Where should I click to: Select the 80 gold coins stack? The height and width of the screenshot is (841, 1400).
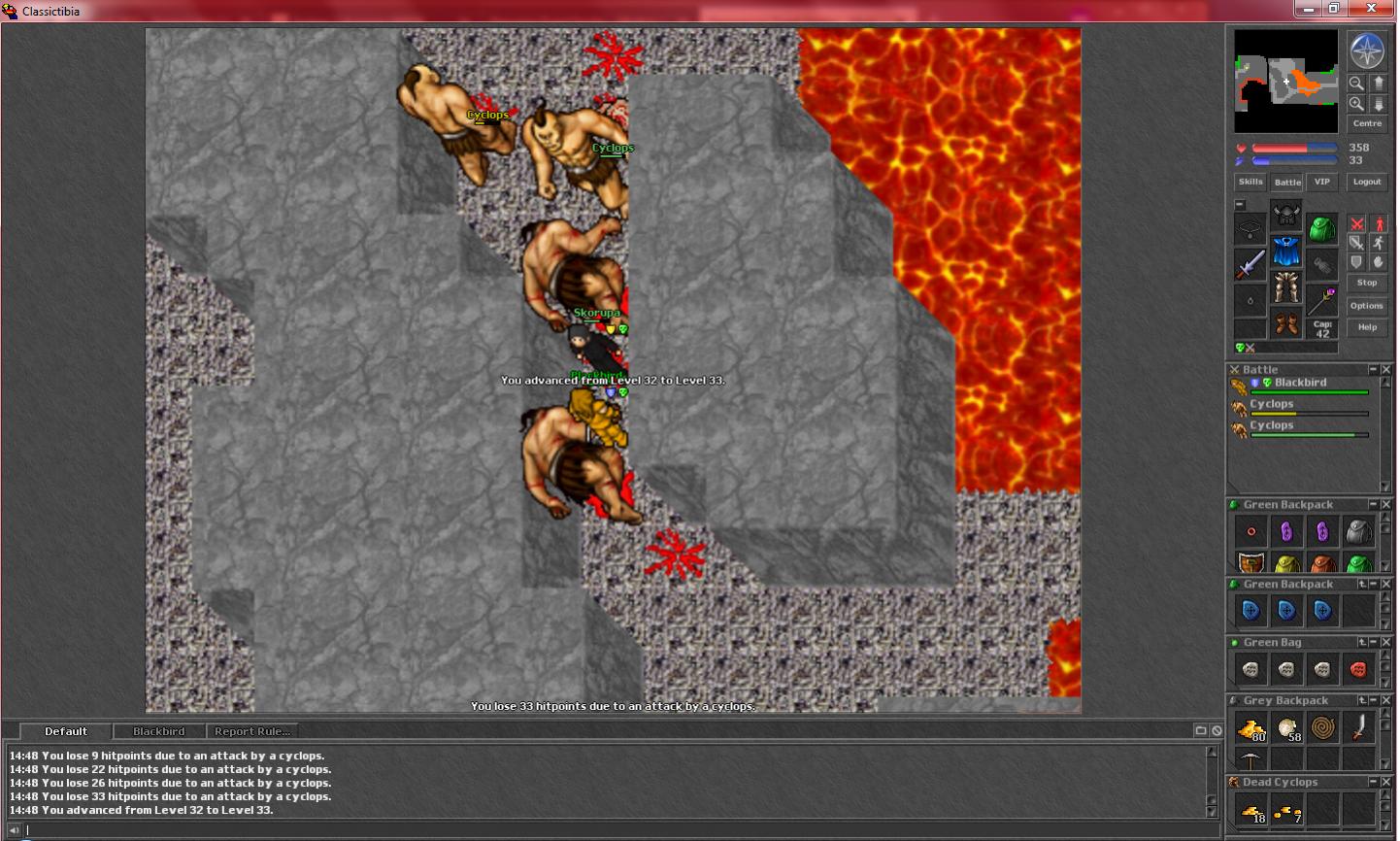point(1250,727)
